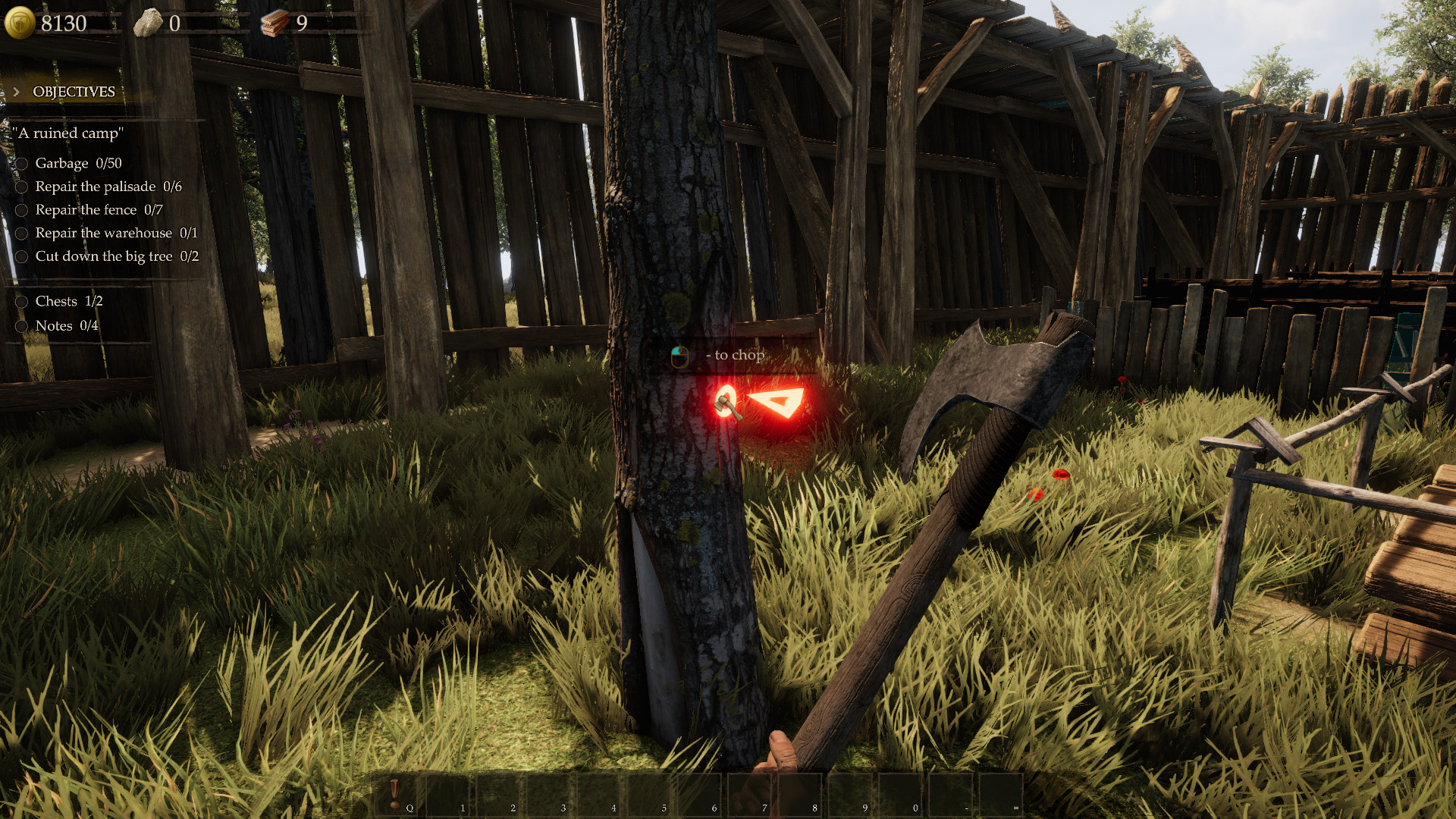Open the OBJECTIVES menu label
The width and height of the screenshot is (1456, 819).
(x=73, y=92)
